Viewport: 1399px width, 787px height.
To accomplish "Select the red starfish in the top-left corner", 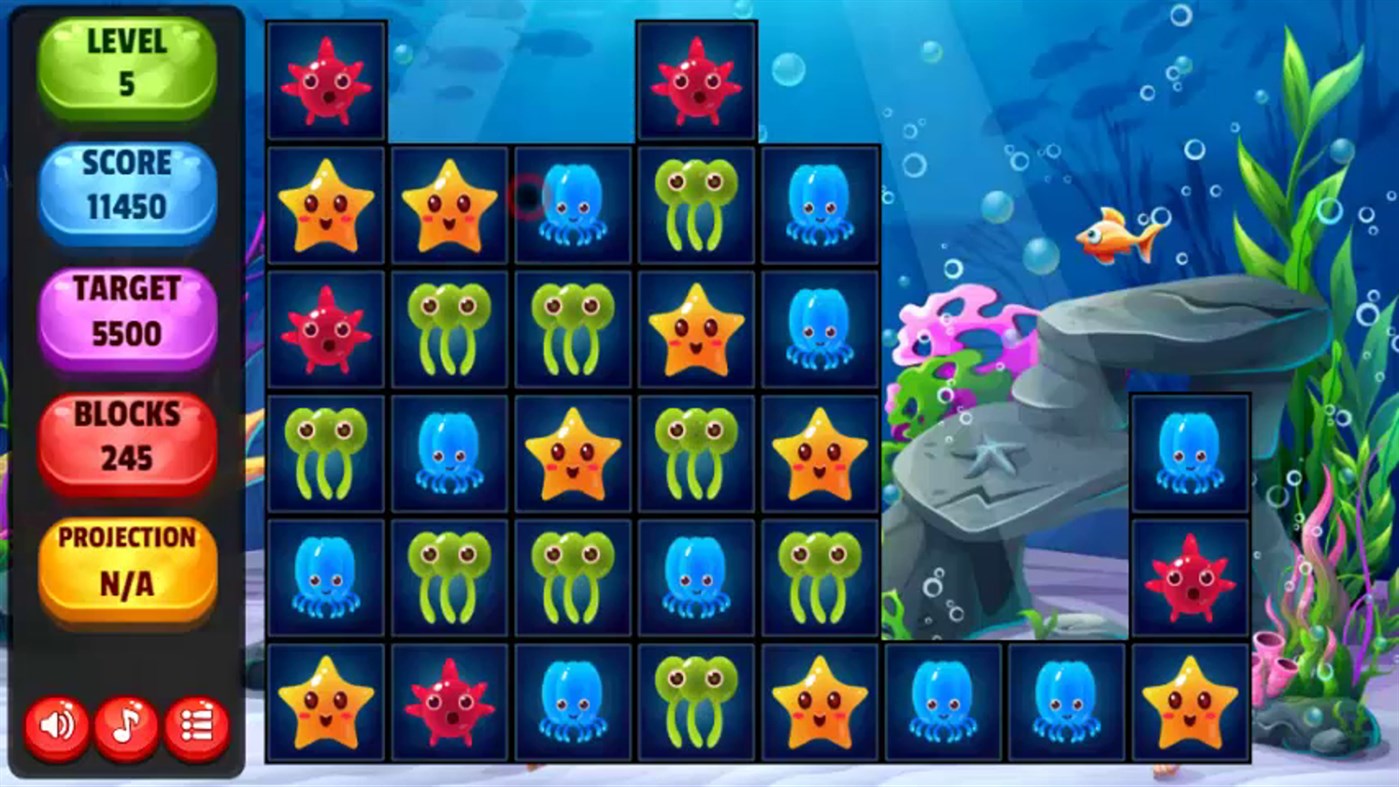I will [325, 80].
